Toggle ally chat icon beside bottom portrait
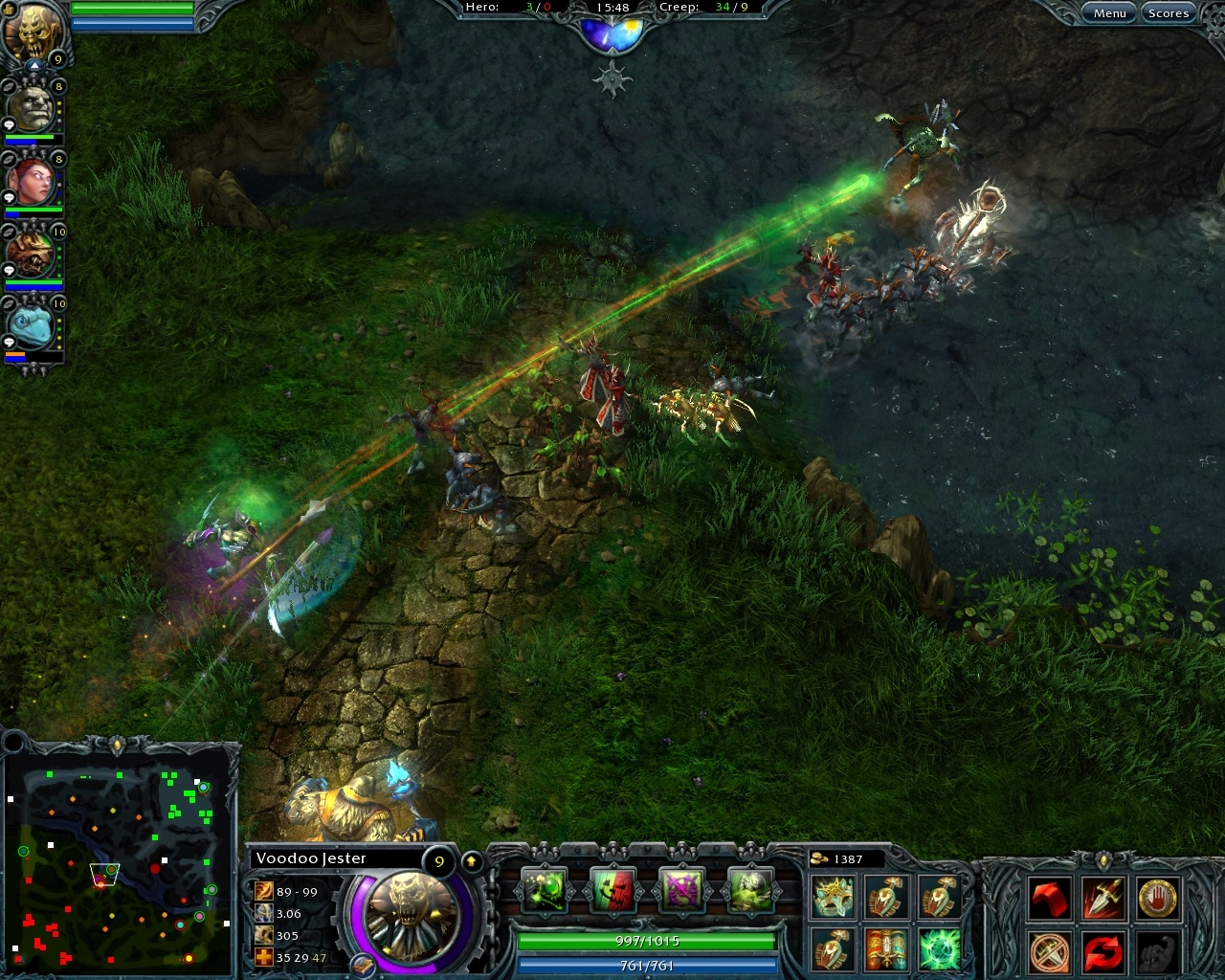The width and height of the screenshot is (1225, 980). point(9,342)
